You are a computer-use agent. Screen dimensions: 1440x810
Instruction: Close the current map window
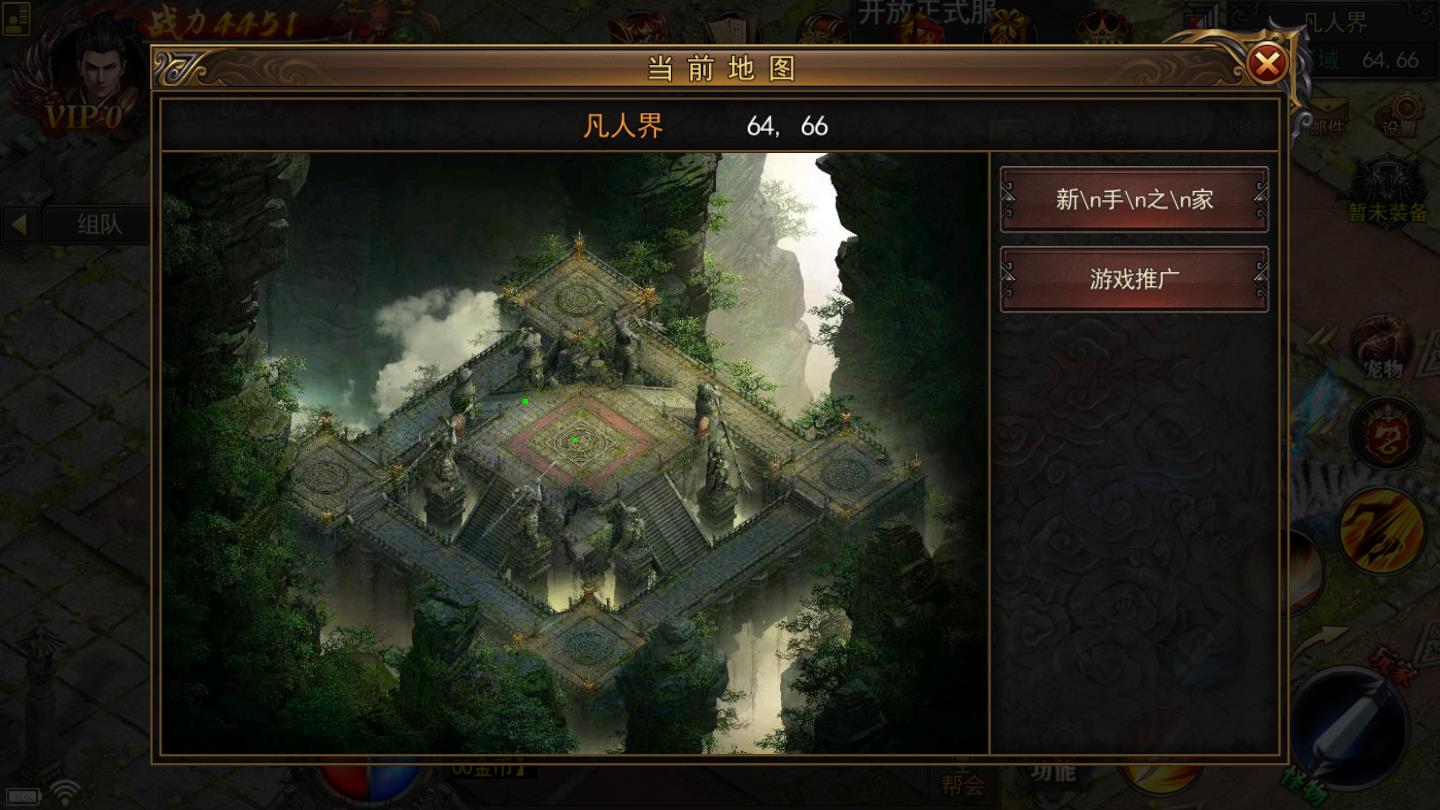click(1267, 65)
